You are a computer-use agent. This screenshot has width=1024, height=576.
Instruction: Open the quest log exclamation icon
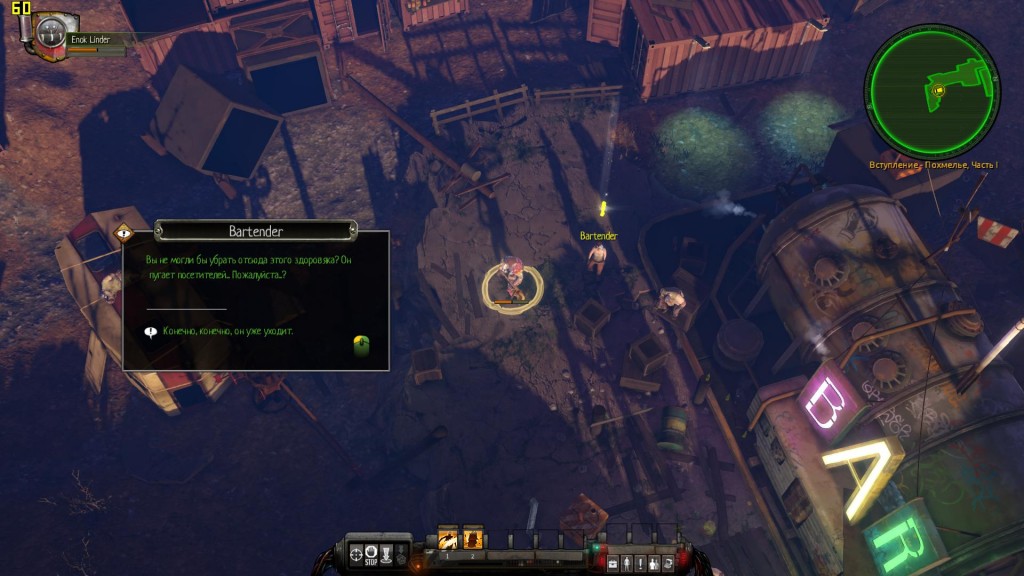coord(641,564)
